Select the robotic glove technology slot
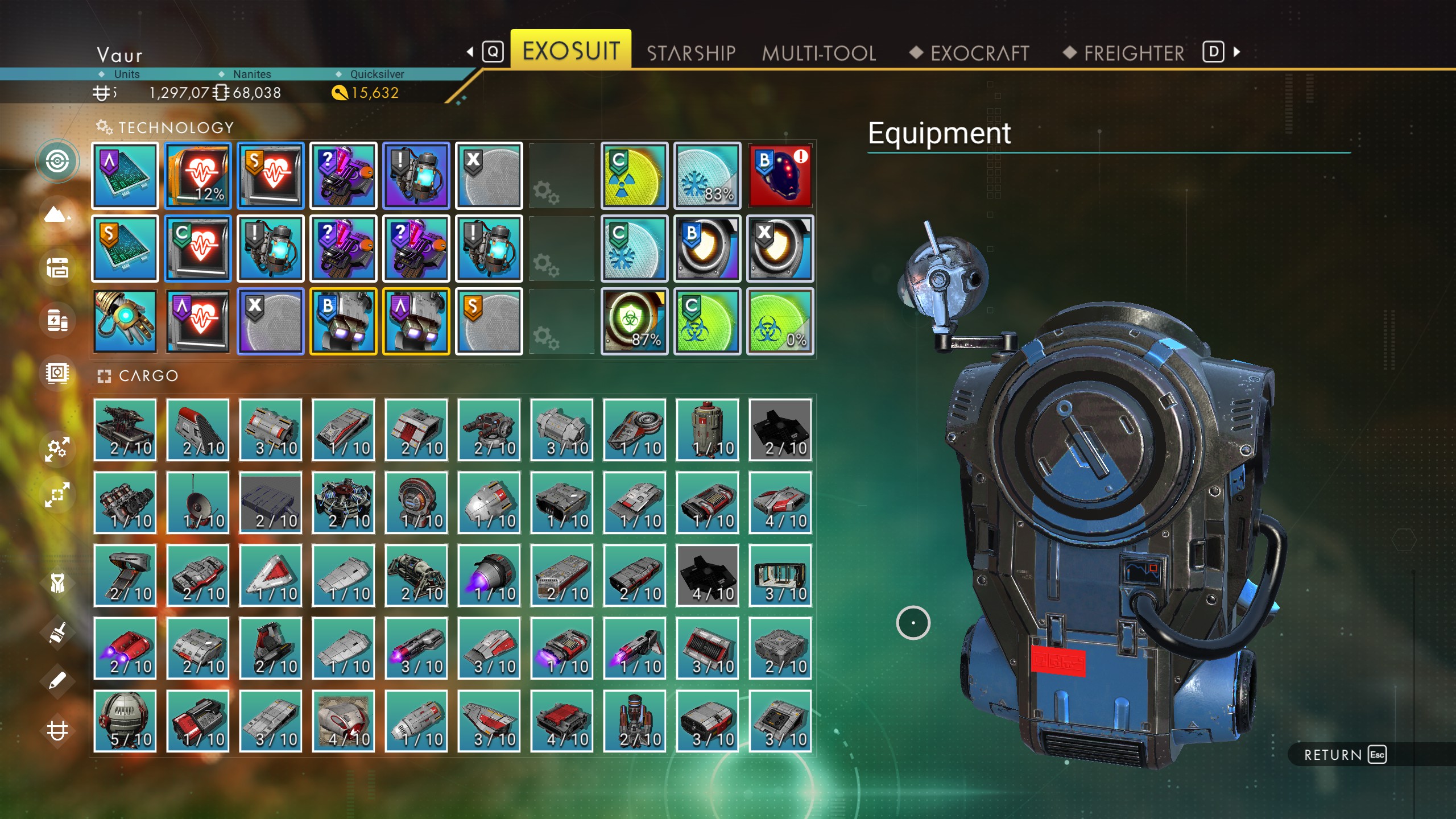Screen dimensions: 1456x819 [x=125, y=321]
